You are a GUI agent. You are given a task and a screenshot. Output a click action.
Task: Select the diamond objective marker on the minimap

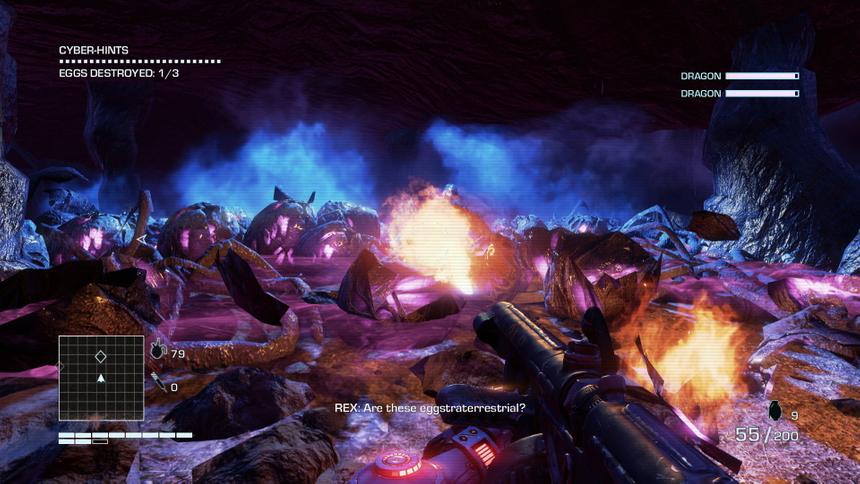(100, 356)
